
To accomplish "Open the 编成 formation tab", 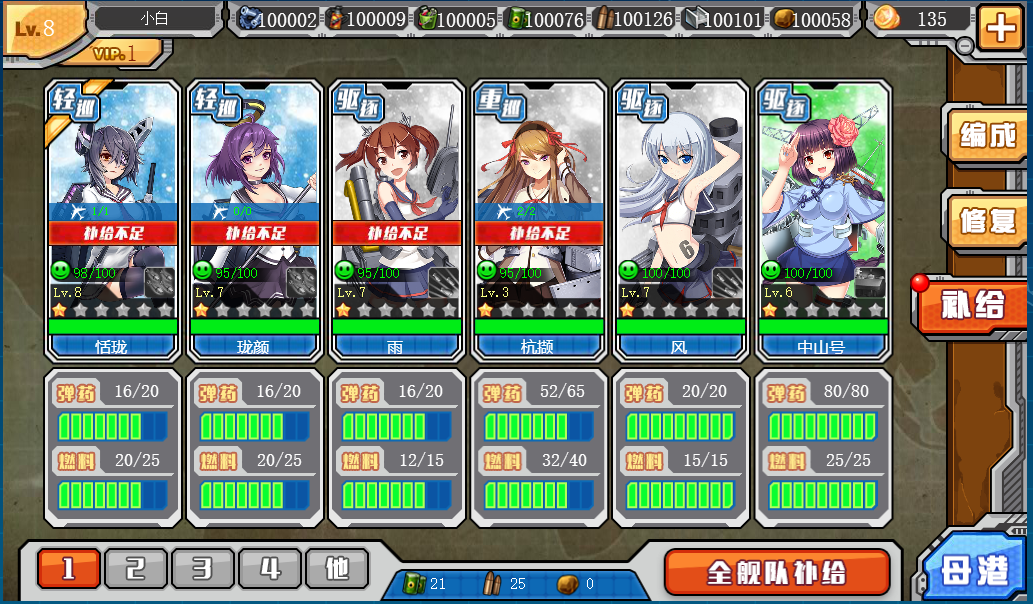I will (x=986, y=135).
